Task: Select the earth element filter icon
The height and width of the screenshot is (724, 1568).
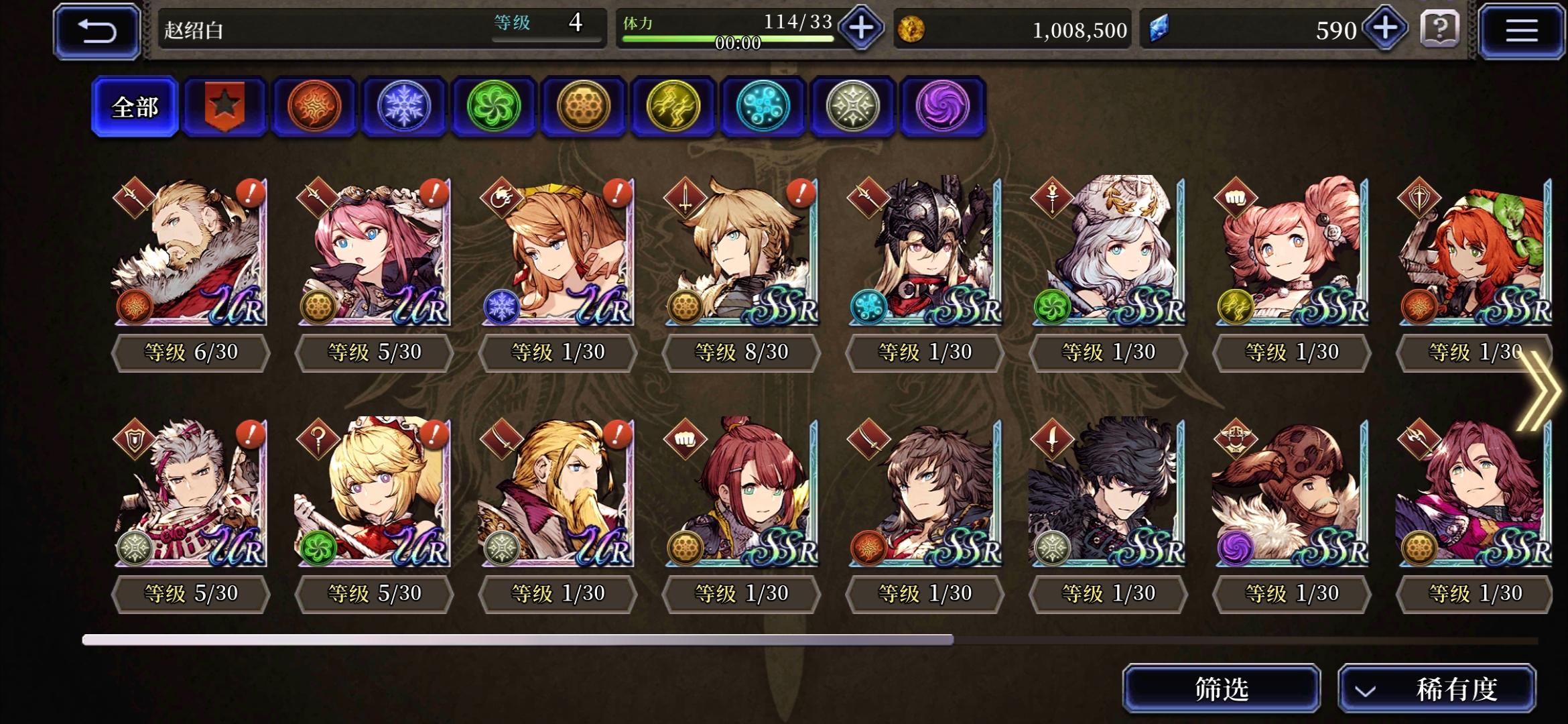Action: pyautogui.click(x=584, y=107)
